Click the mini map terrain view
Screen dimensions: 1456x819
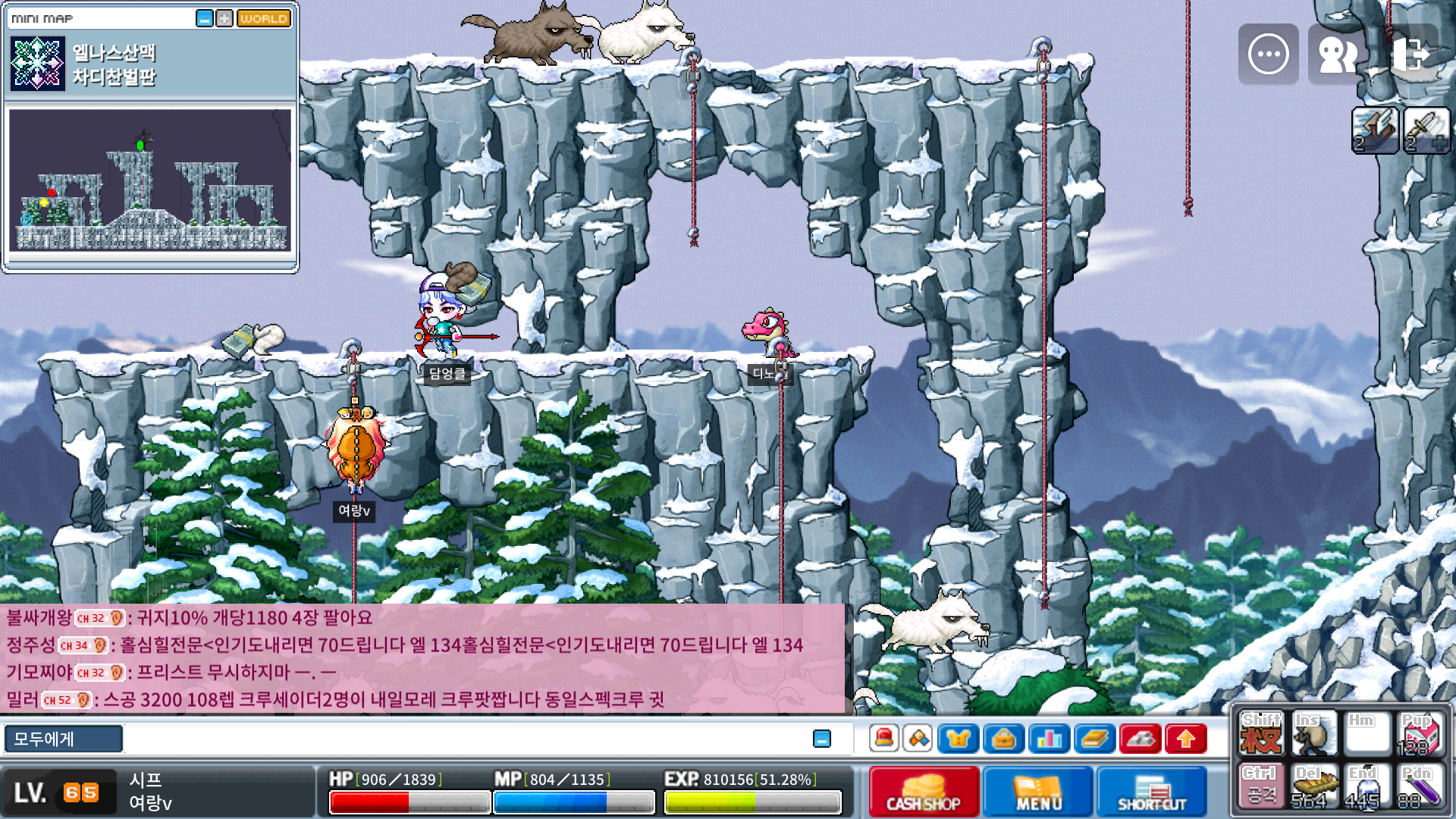149,180
